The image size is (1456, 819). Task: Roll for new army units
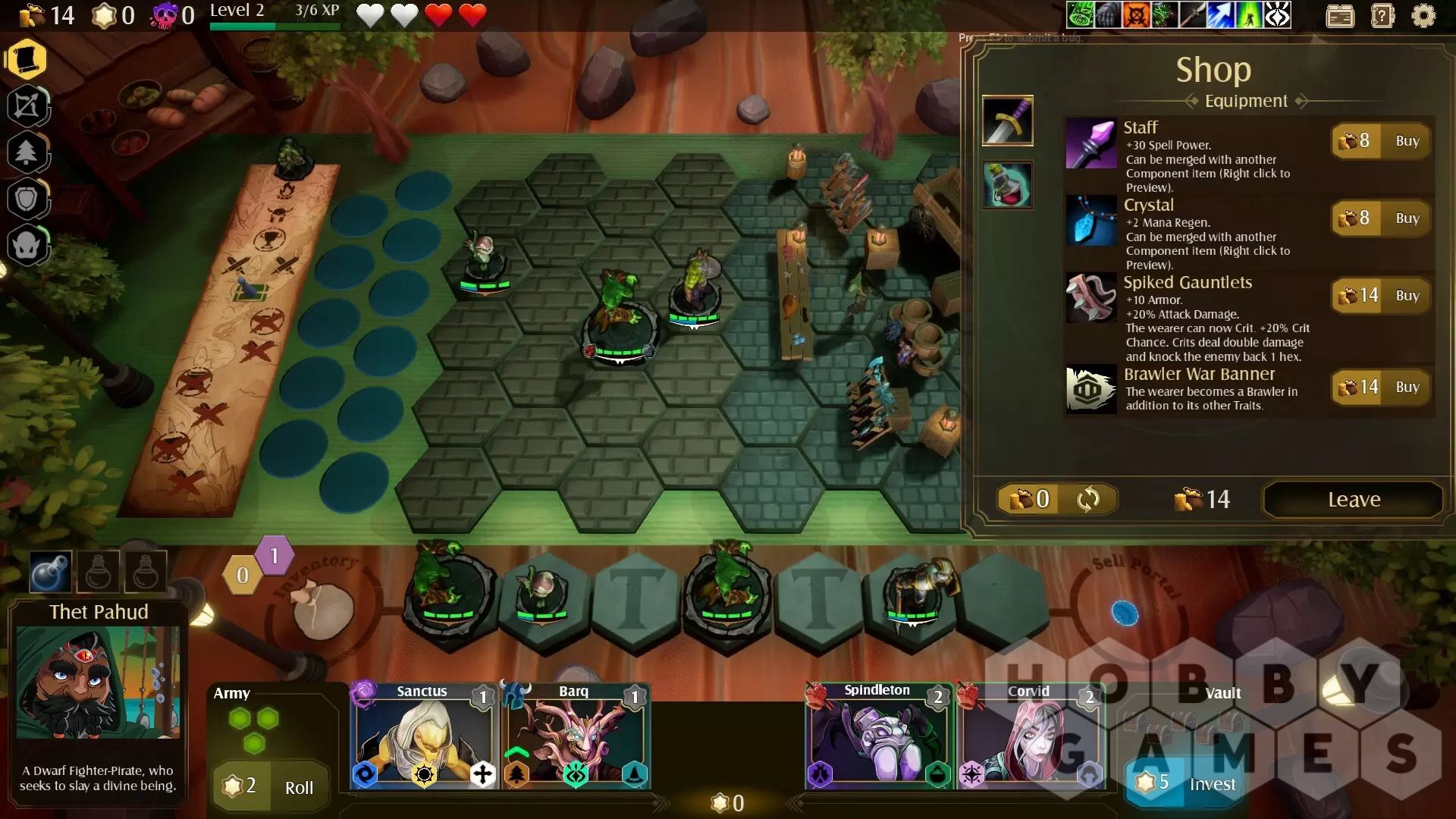271,786
